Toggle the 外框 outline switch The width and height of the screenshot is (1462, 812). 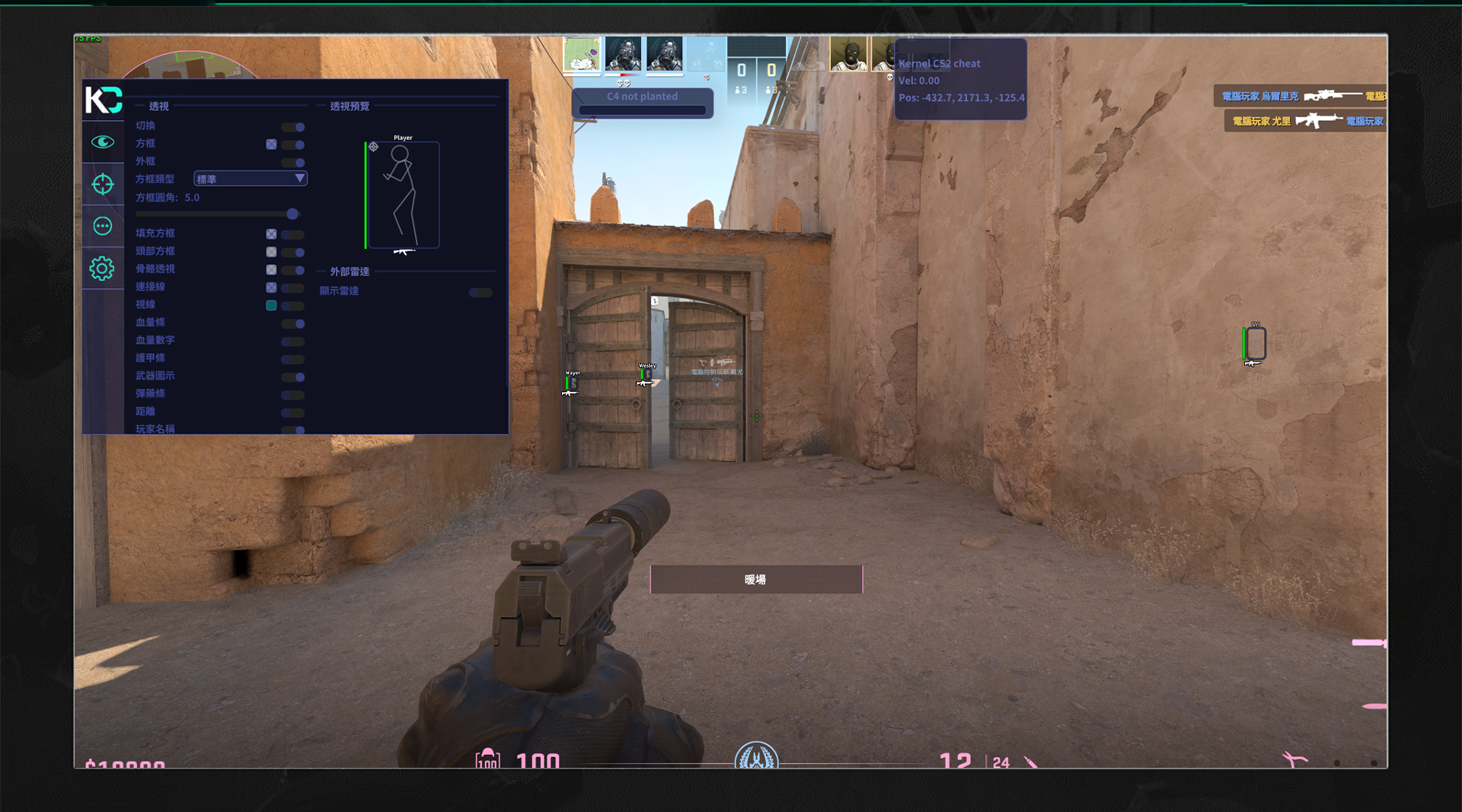(293, 163)
